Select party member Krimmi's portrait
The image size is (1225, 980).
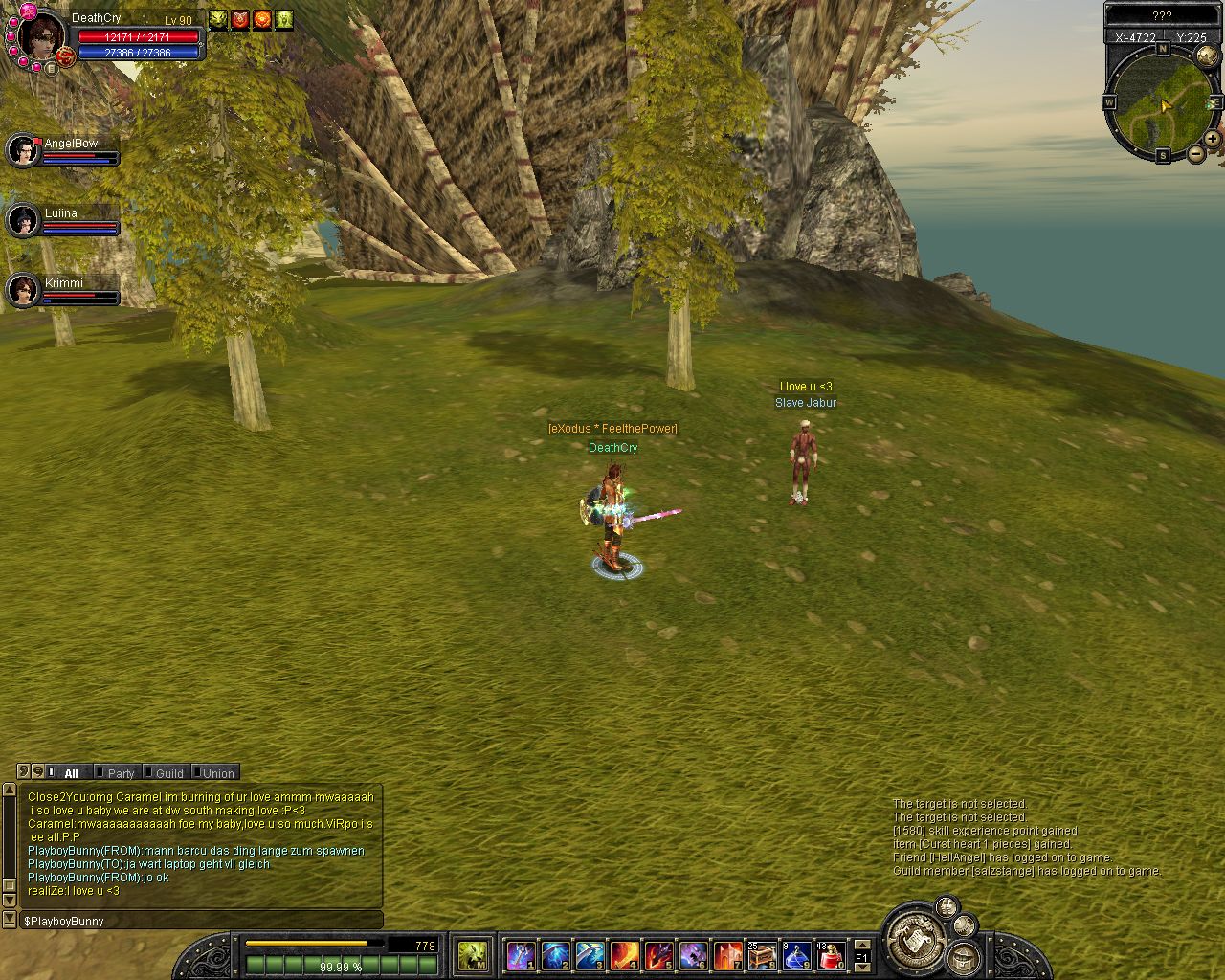tap(22, 290)
